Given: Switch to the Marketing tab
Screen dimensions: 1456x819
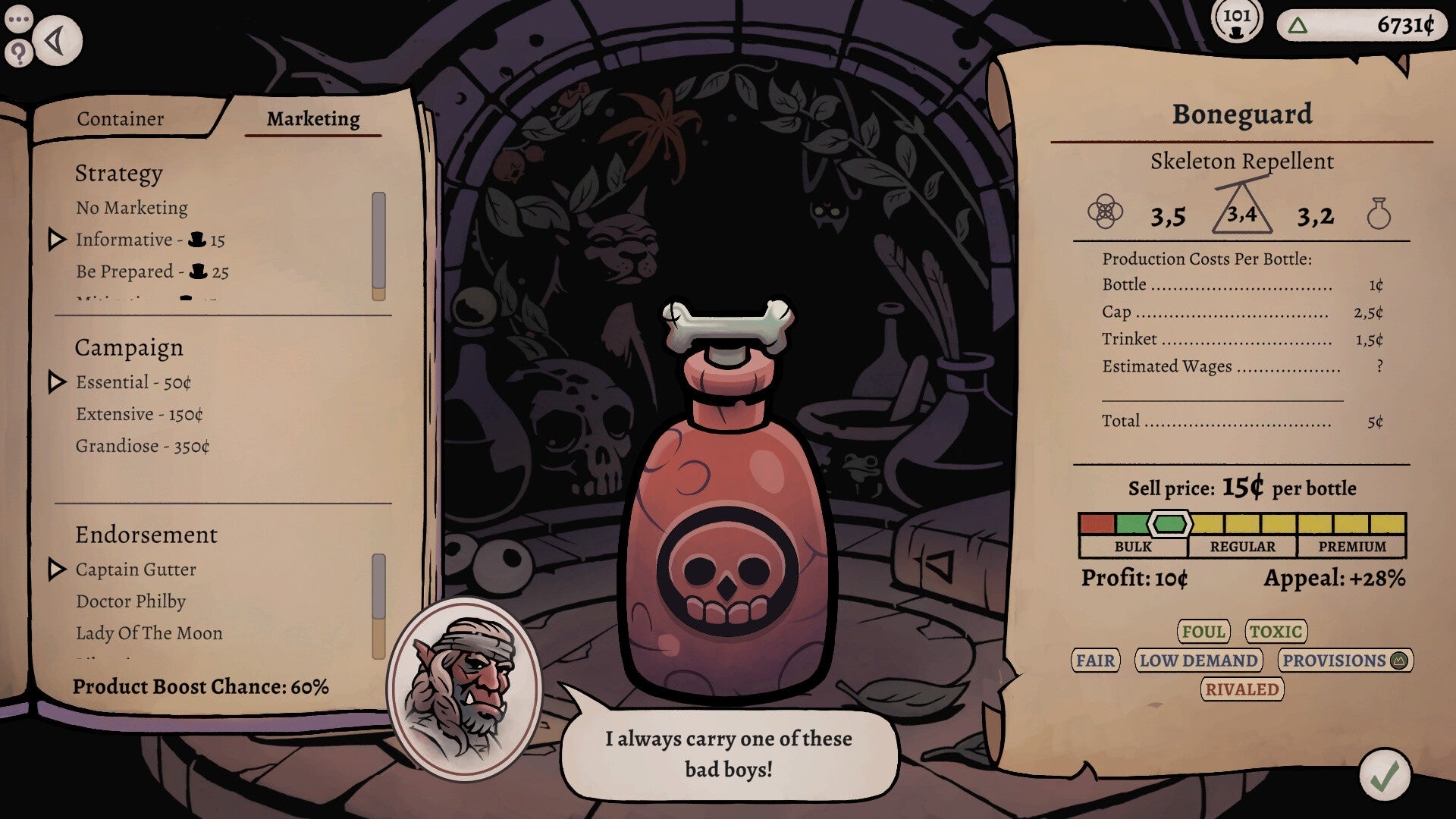Looking at the screenshot, I should (x=312, y=119).
